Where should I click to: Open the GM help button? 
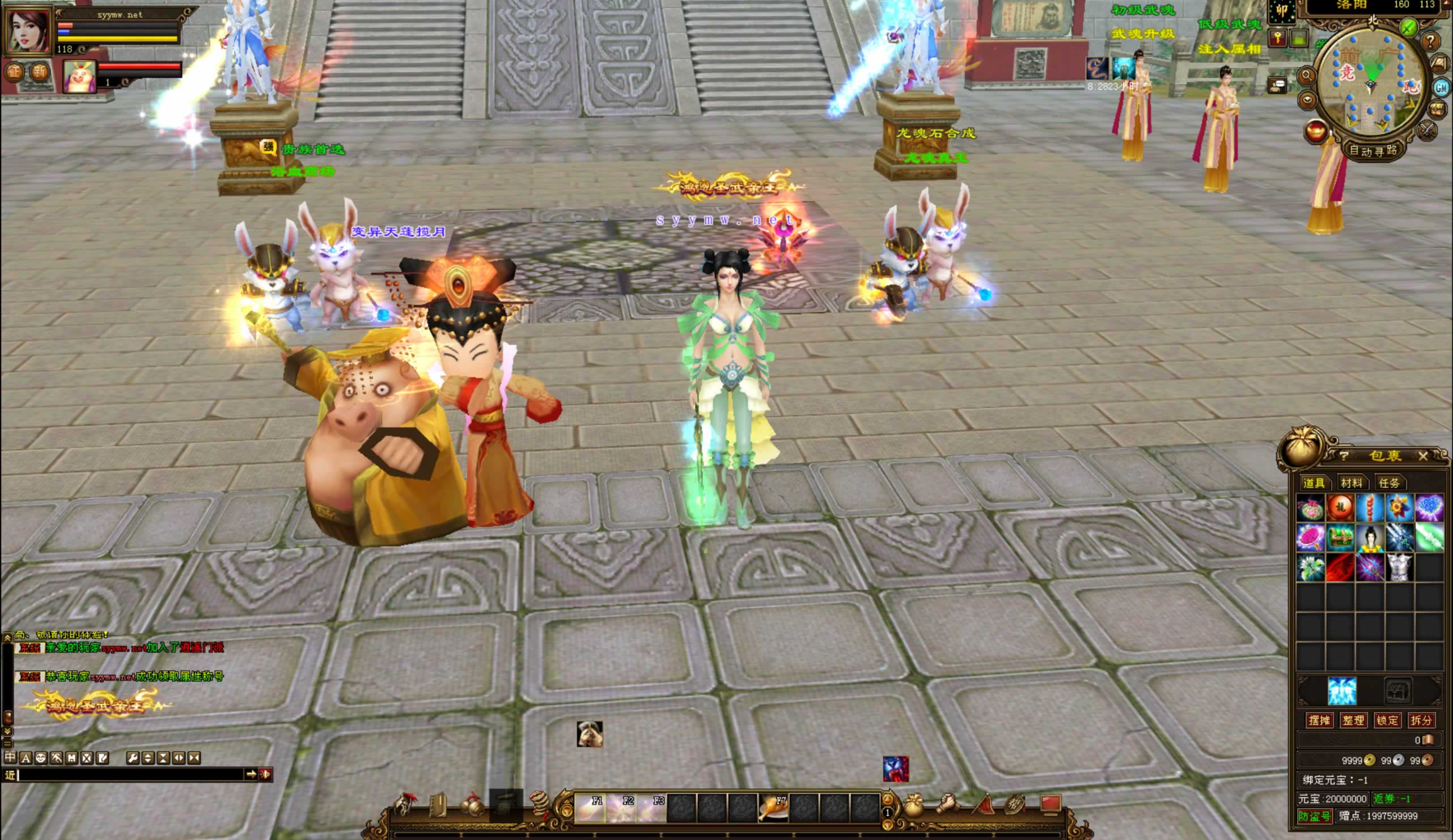click(x=1441, y=88)
